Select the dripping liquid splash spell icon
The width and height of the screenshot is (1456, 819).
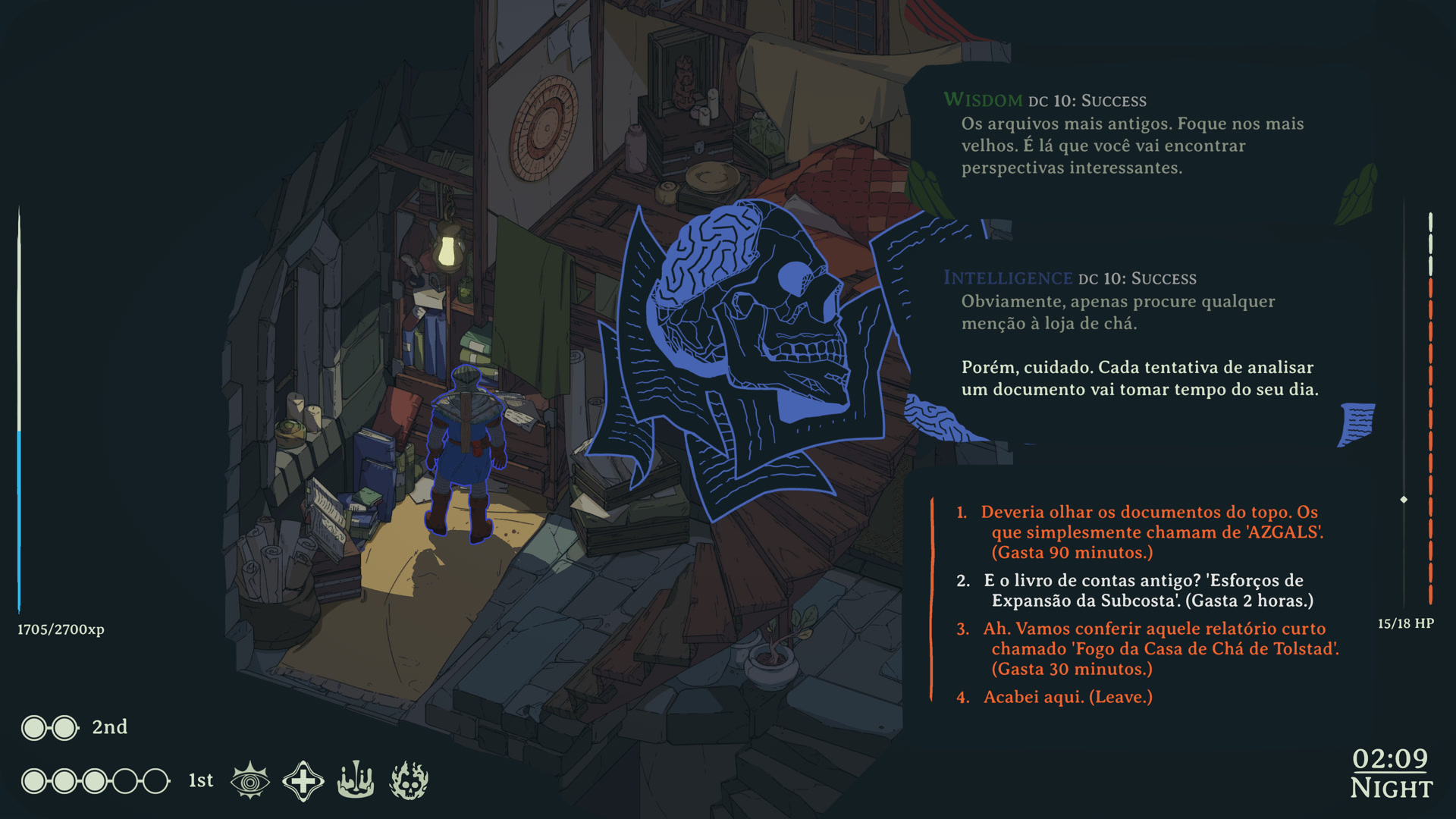tap(356, 780)
